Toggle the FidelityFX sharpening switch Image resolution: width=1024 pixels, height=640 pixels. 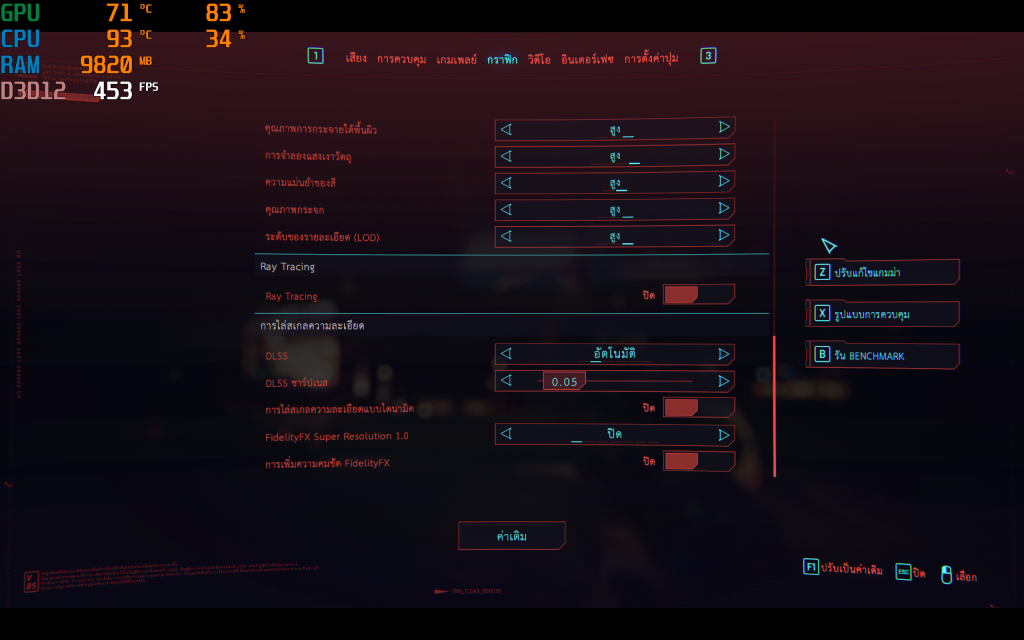(698, 462)
